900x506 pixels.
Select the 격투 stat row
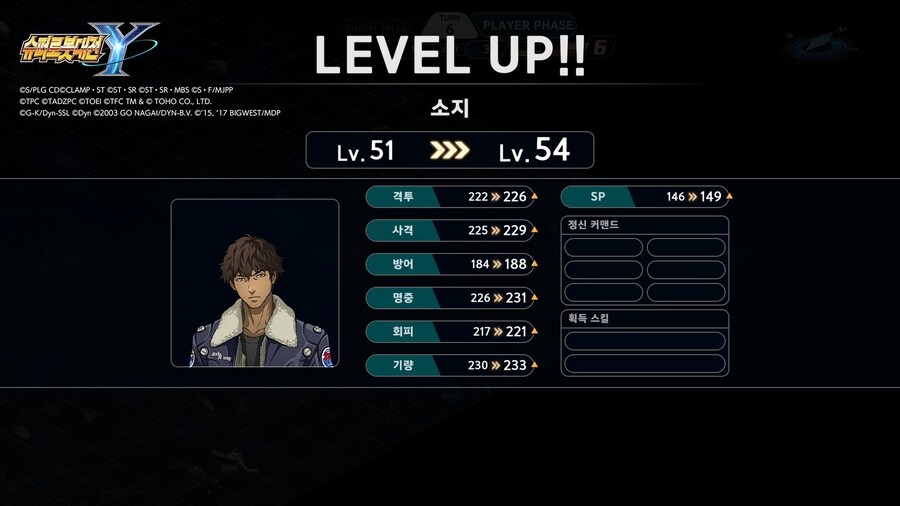click(x=451, y=197)
